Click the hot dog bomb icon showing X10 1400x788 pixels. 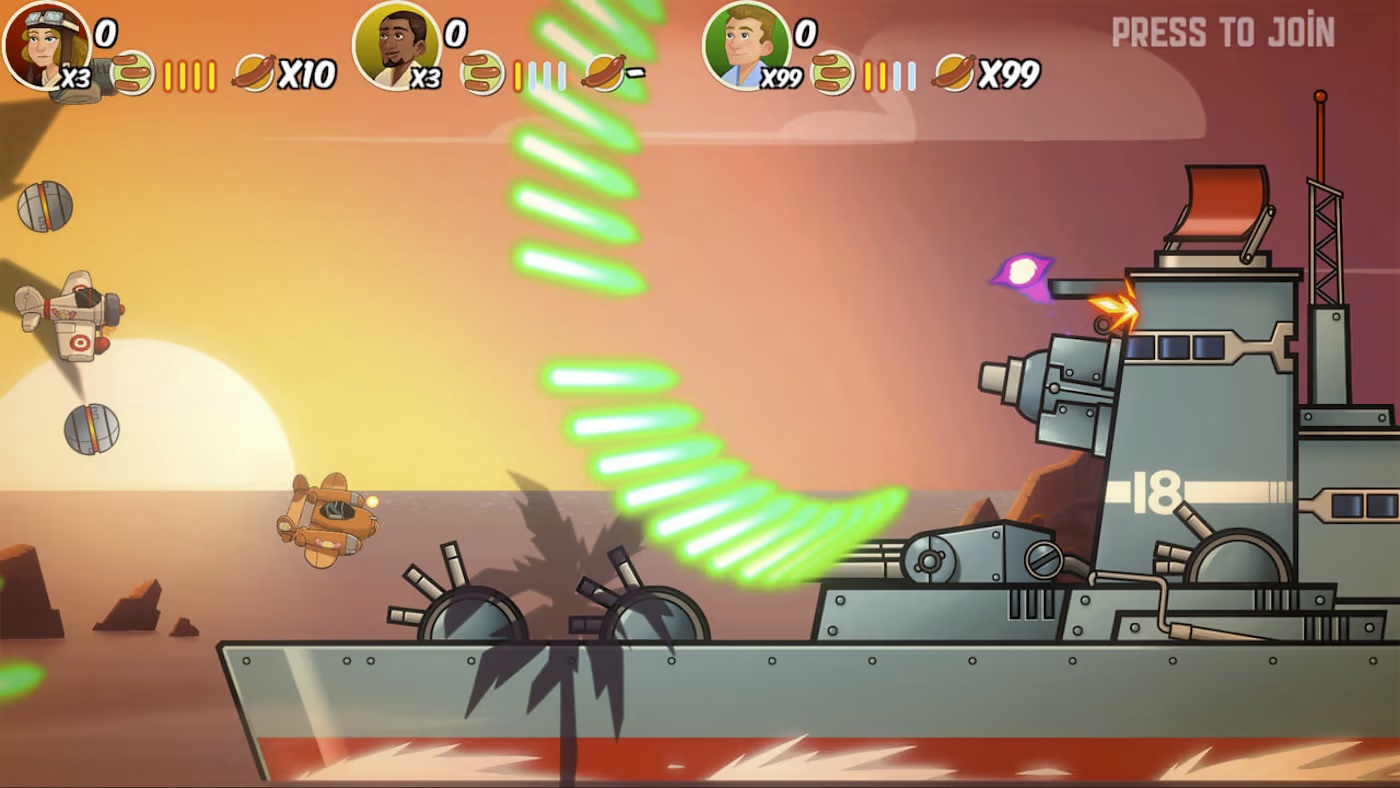click(x=254, y=73)
